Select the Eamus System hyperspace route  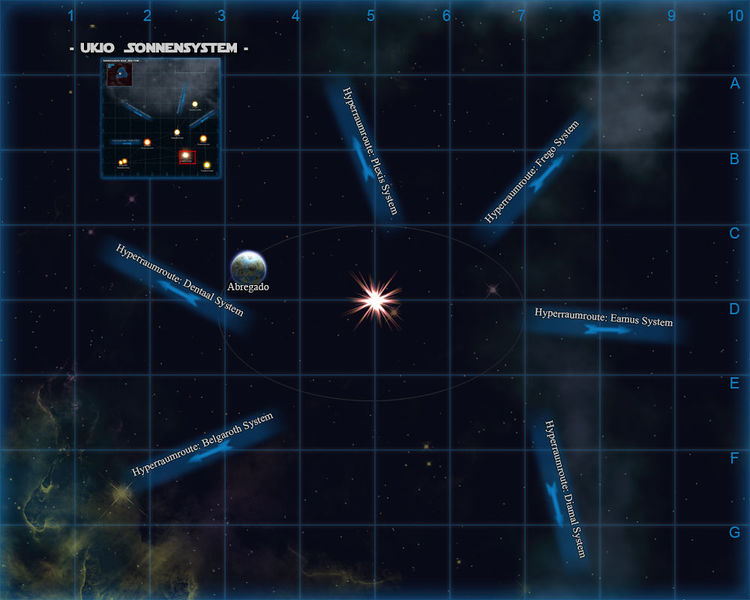point(604,322)
